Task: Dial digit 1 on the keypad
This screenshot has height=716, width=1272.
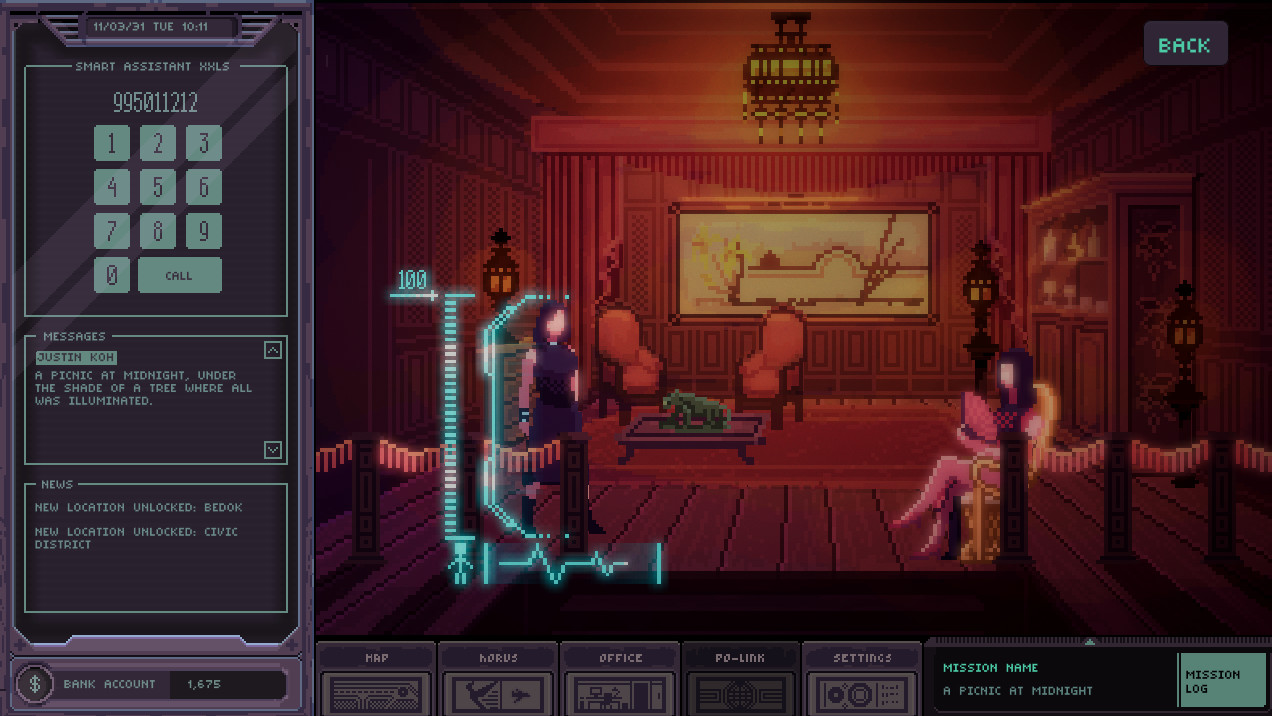Action: coord(112,143)
